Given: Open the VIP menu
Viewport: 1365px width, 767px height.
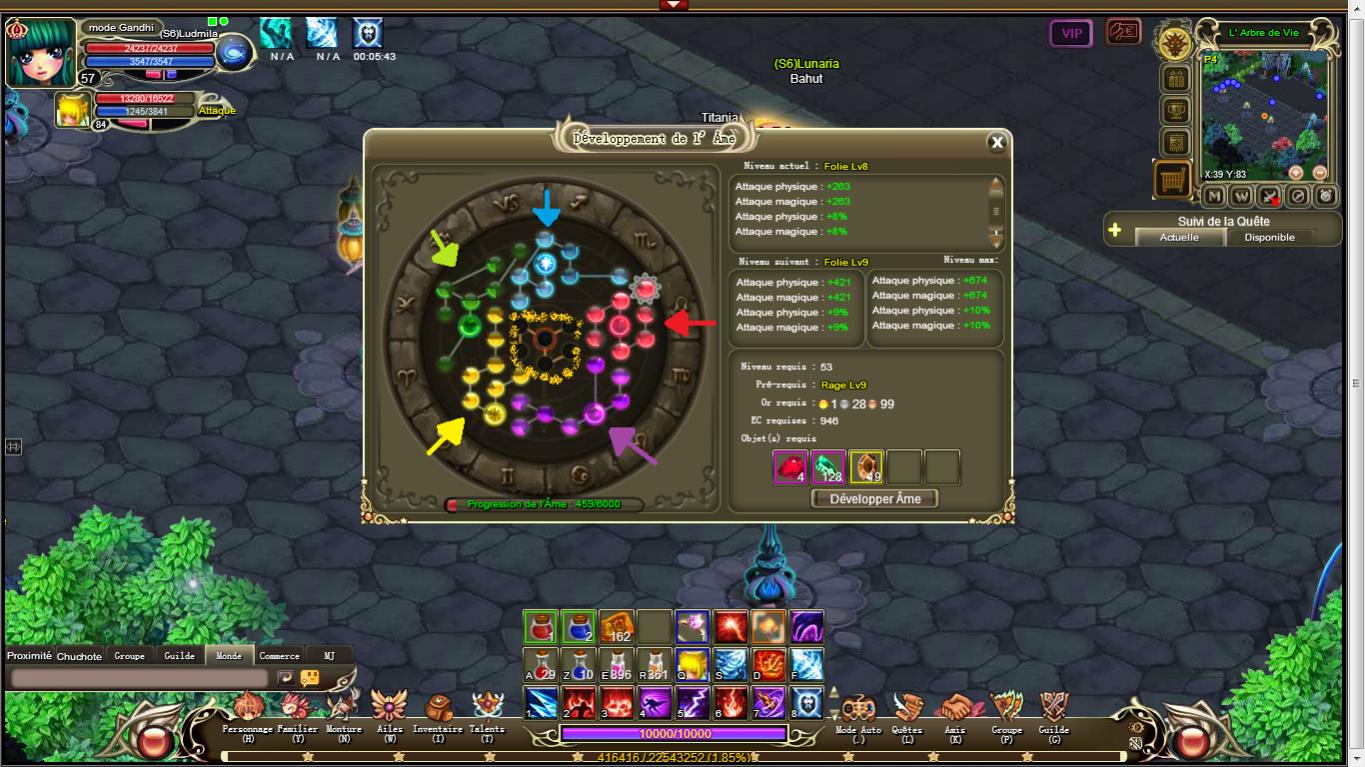Looking at the screenshot, I should pyautogui.click(x=1071, y=33).
